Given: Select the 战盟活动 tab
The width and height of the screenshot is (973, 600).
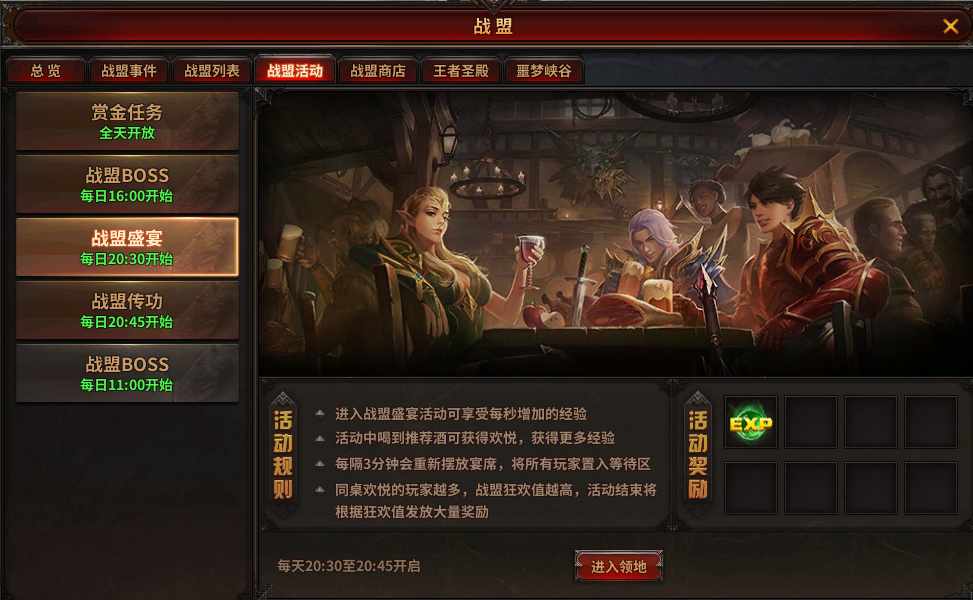Looking at the screenshot, I should pos(295,71).
